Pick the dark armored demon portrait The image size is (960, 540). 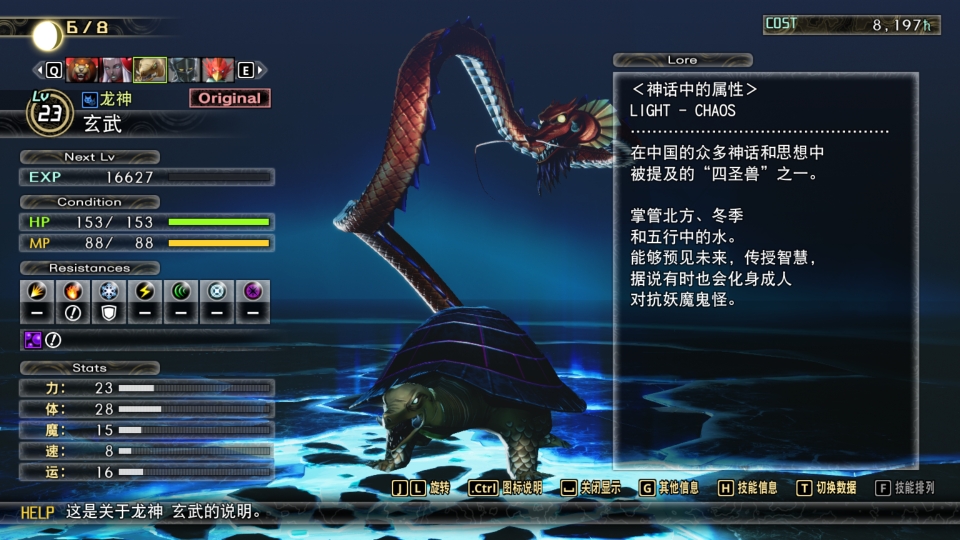pos(184,70)
